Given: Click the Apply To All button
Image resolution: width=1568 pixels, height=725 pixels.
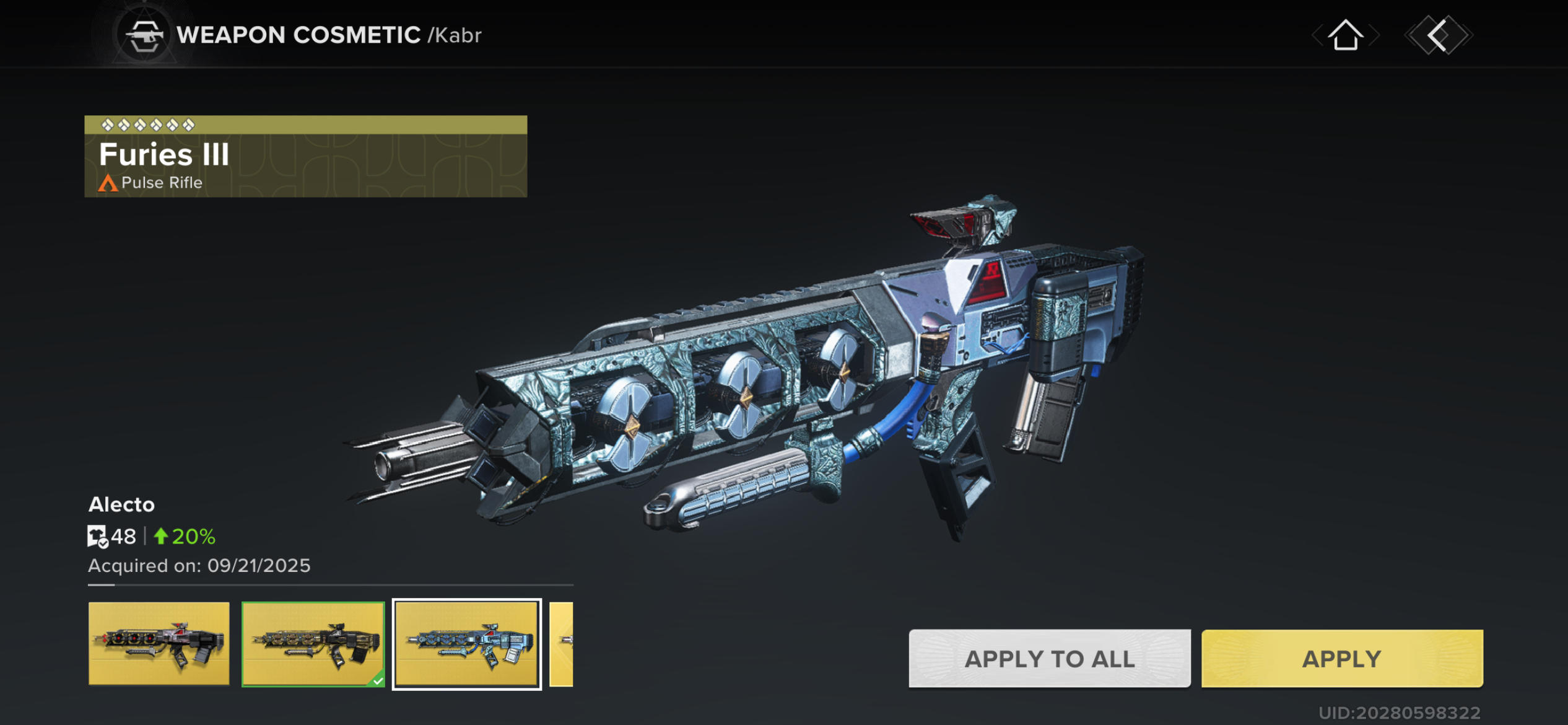Looking at the screenshot, I should [1049, 658].
